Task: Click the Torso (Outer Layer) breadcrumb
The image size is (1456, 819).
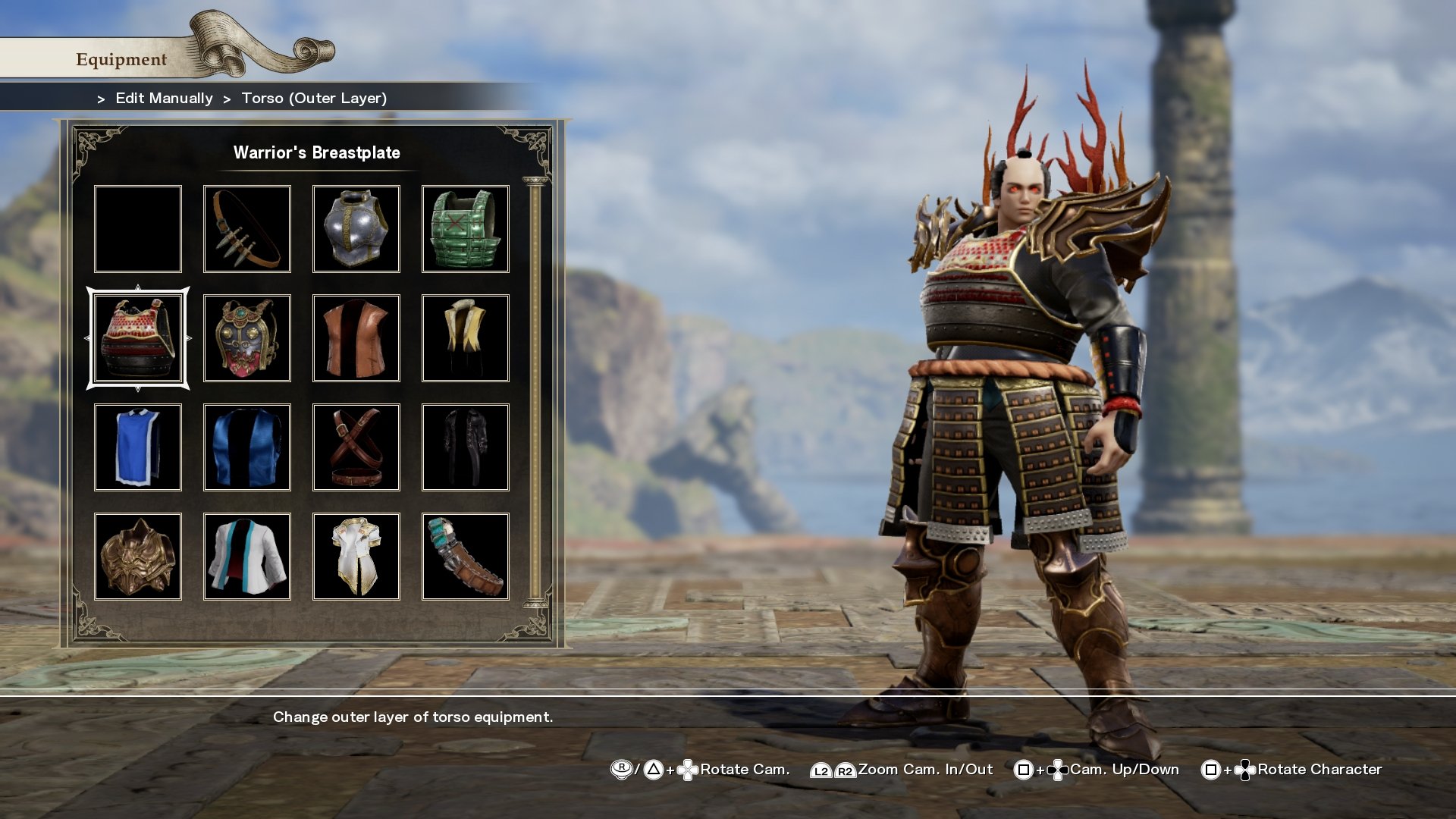Action: (313, 98)
